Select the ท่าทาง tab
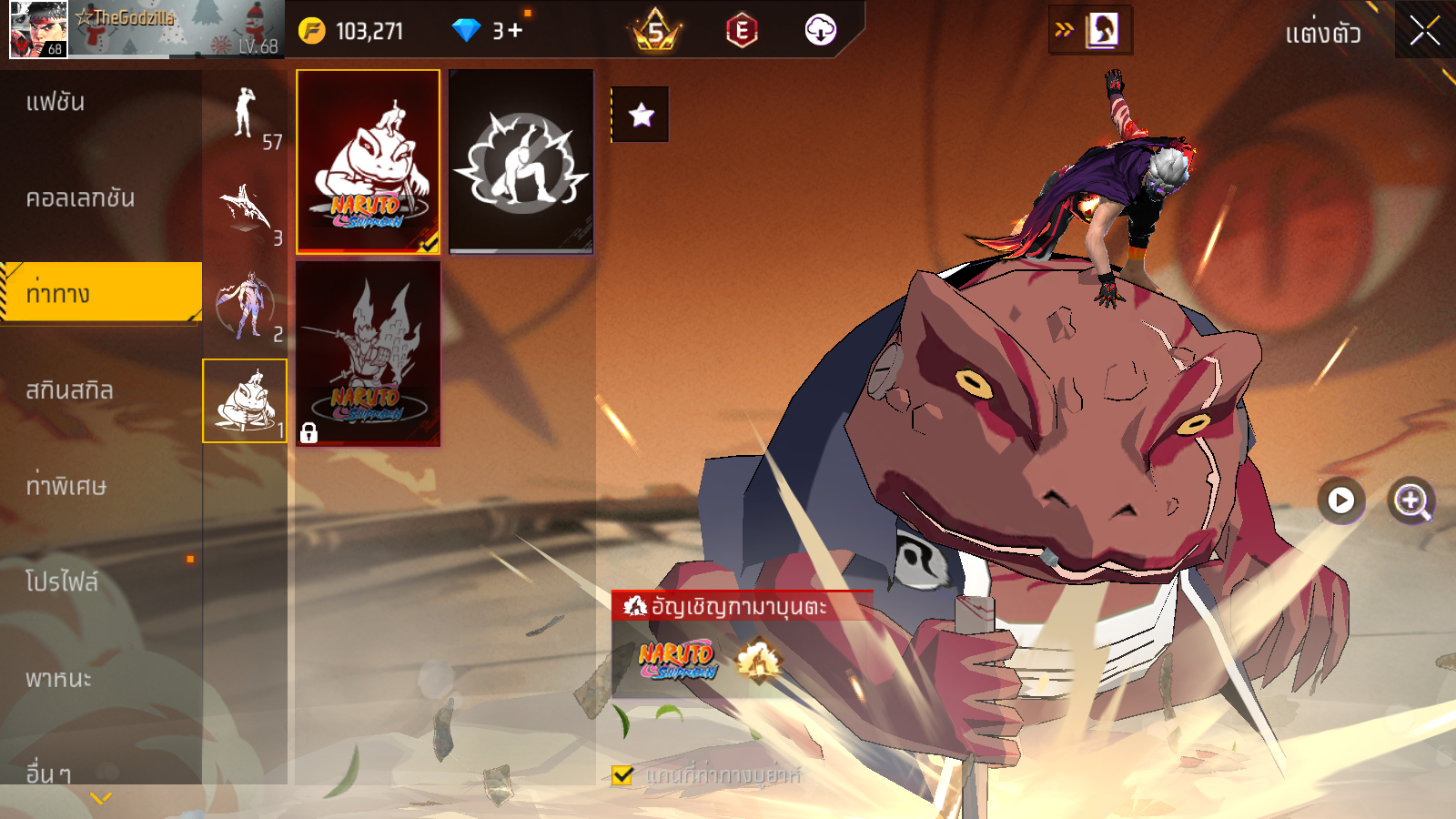 (100, 293)
